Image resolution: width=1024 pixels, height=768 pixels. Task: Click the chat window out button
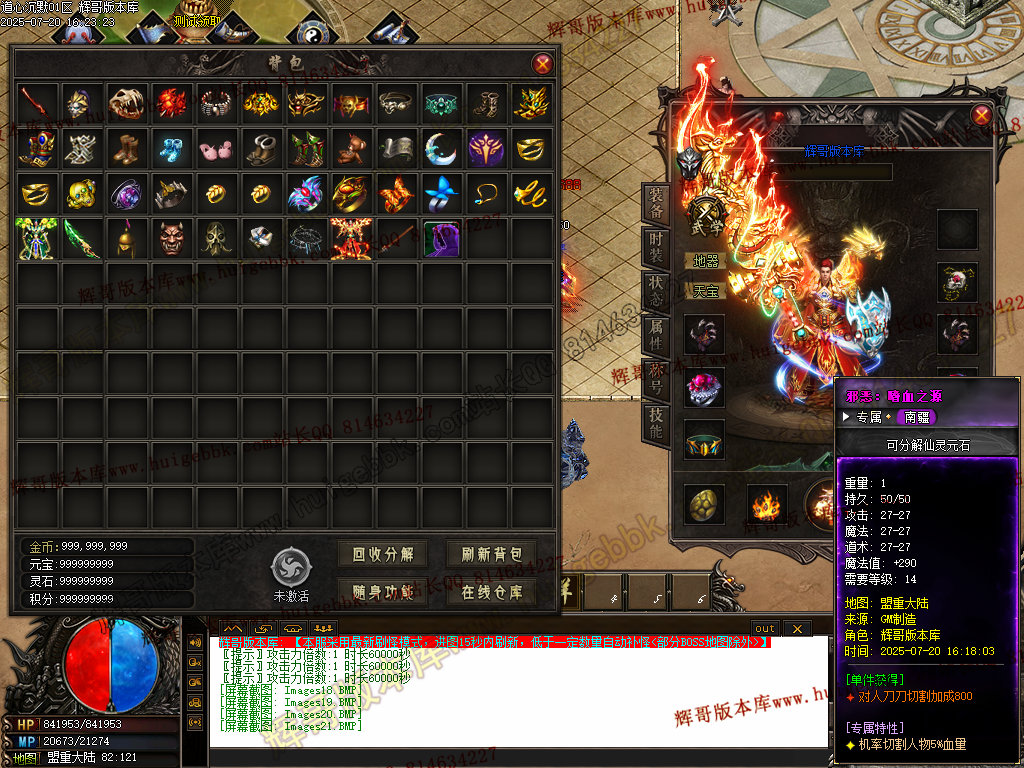coord(764,628)
